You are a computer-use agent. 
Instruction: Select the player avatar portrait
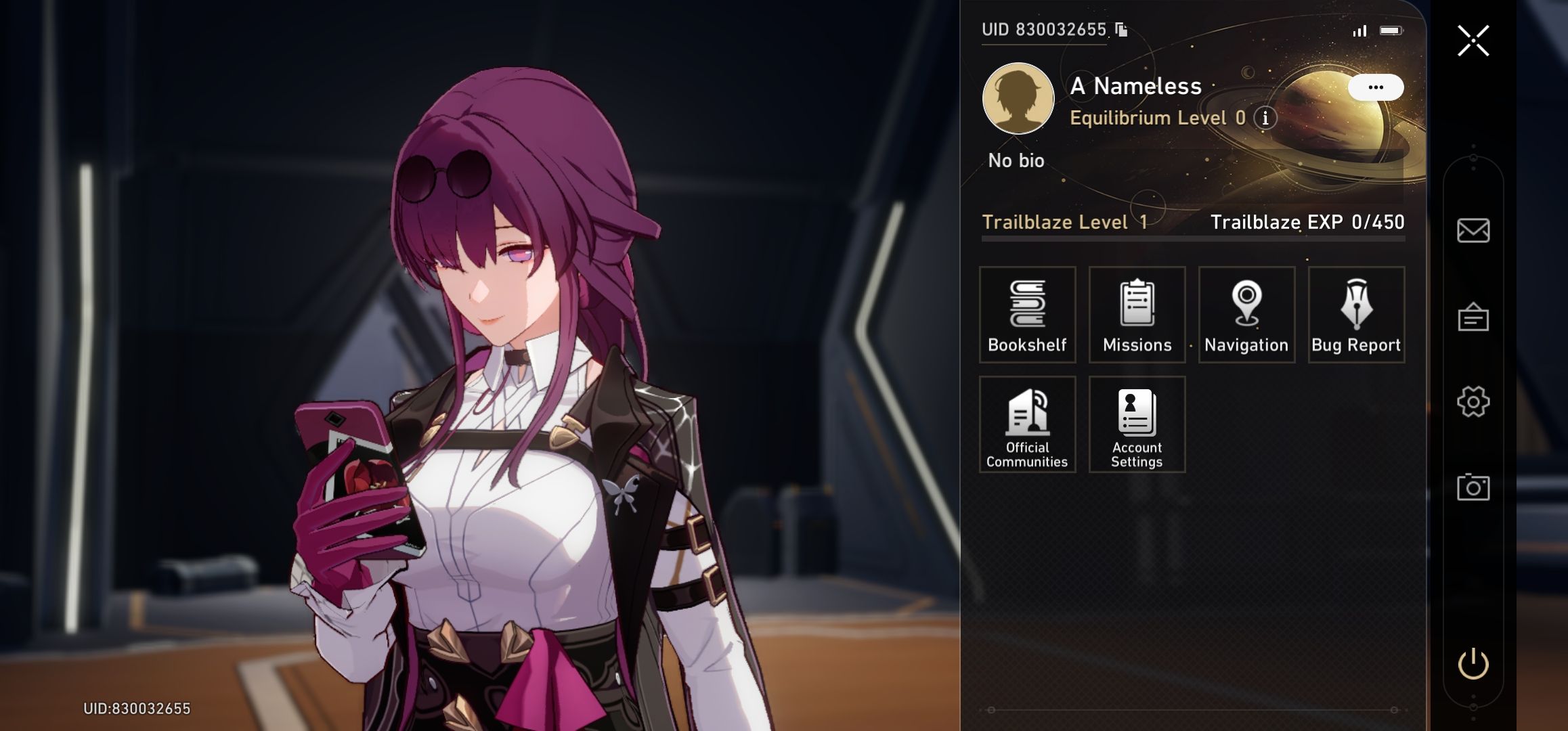pyautogui.click(x=1018, y=98)
